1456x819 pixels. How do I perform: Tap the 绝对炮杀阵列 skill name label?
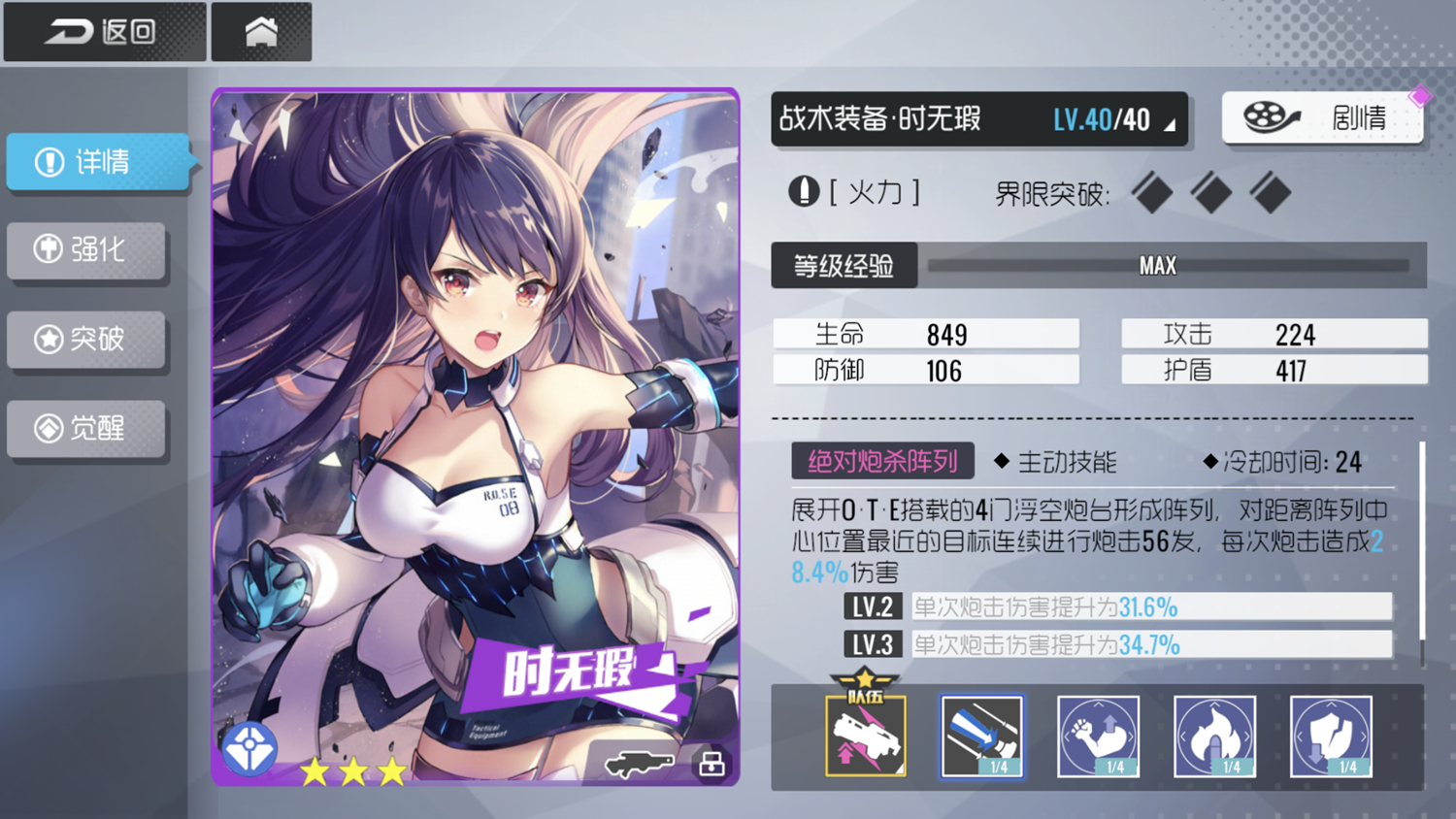[x=882, y=461]
